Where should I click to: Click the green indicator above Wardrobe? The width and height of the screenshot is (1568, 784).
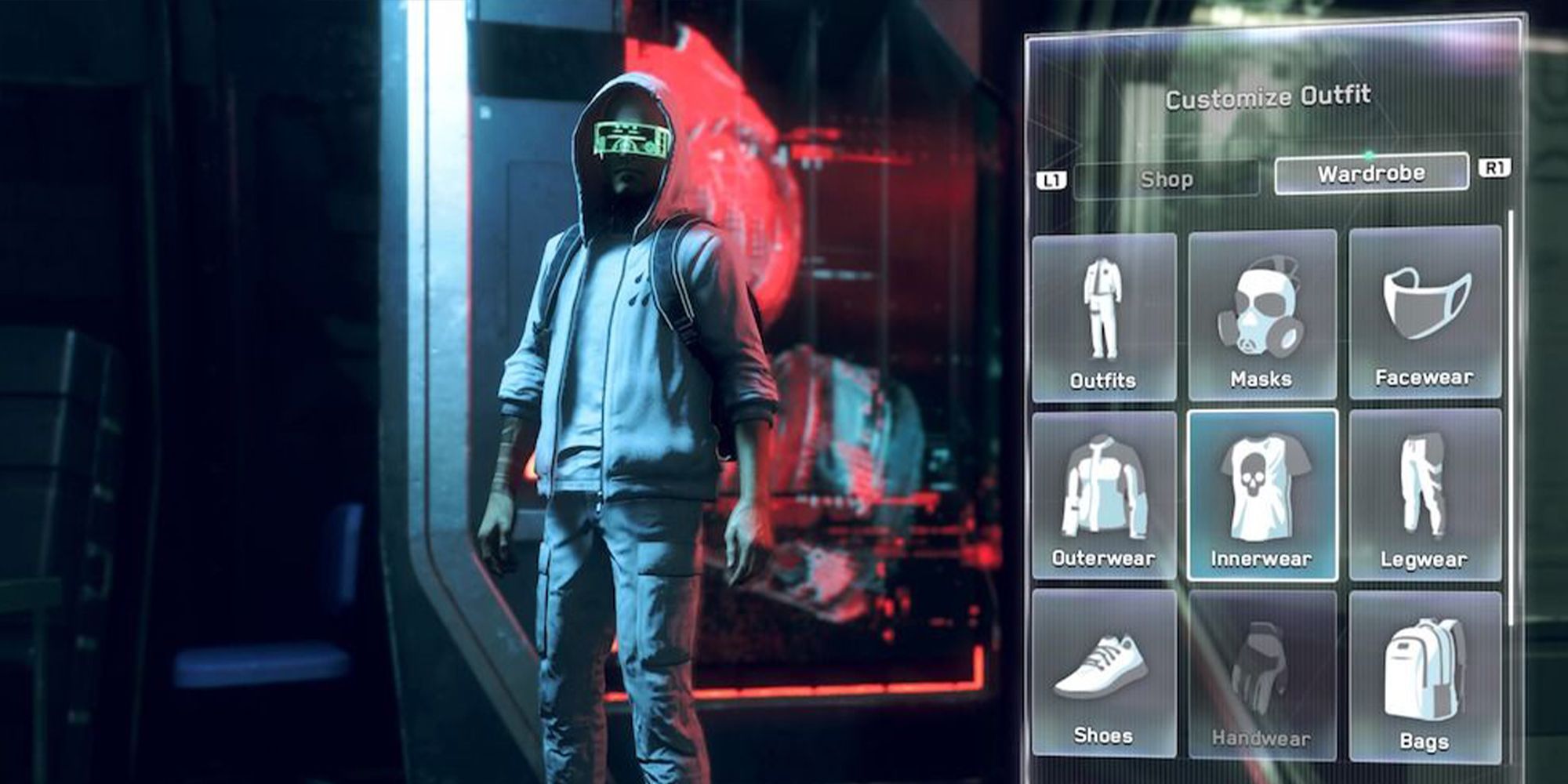(x=1366, y=156)
